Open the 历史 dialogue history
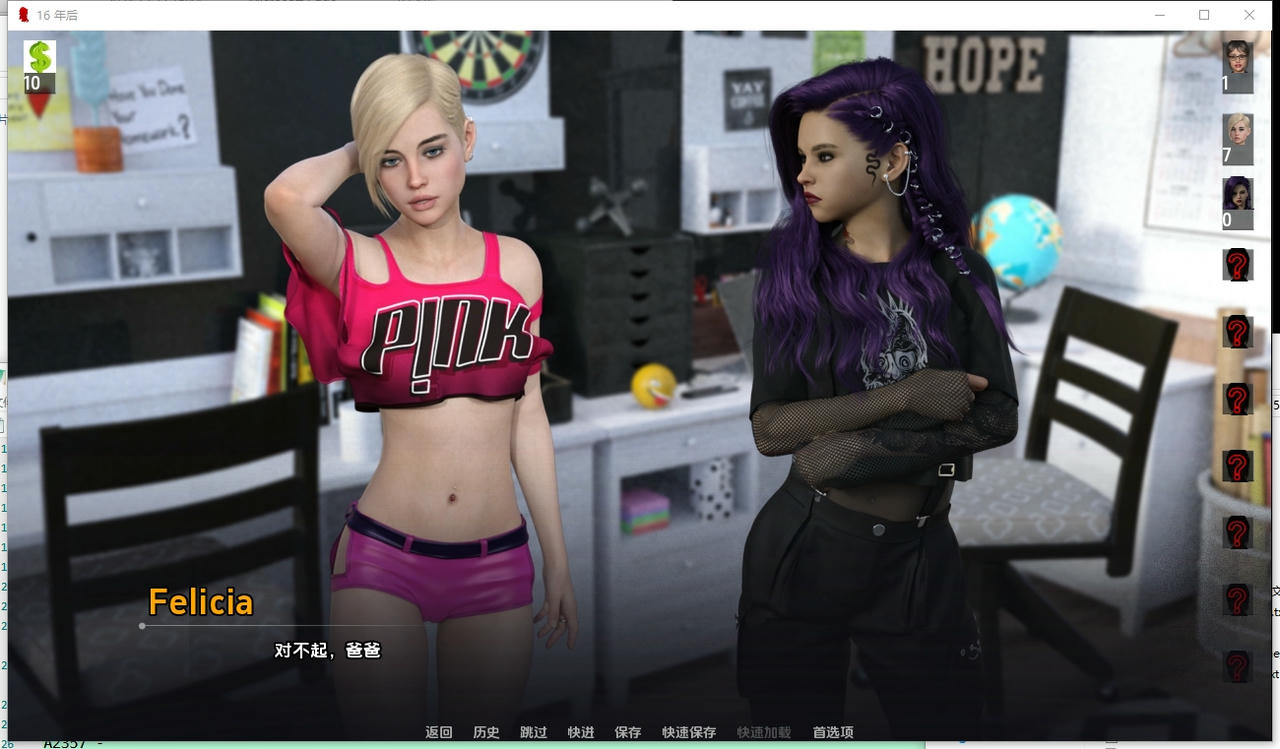This screenshot has height=749, width=1280. coord(486,732)
